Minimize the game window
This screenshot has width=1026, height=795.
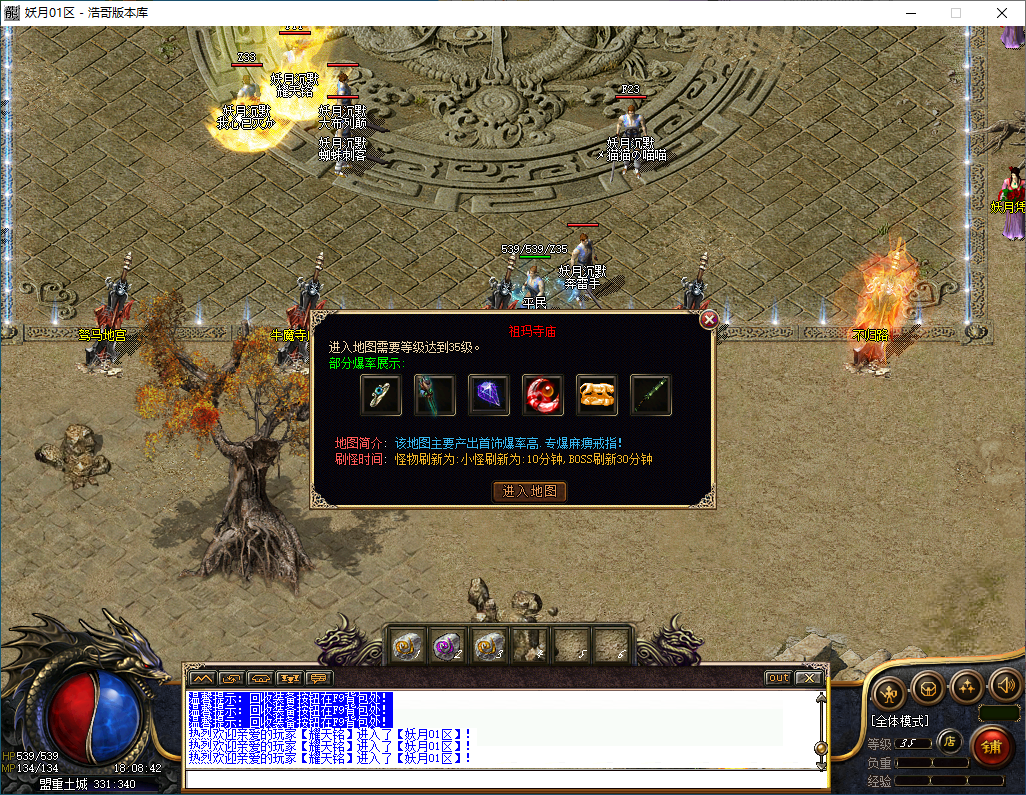[910, 13]
